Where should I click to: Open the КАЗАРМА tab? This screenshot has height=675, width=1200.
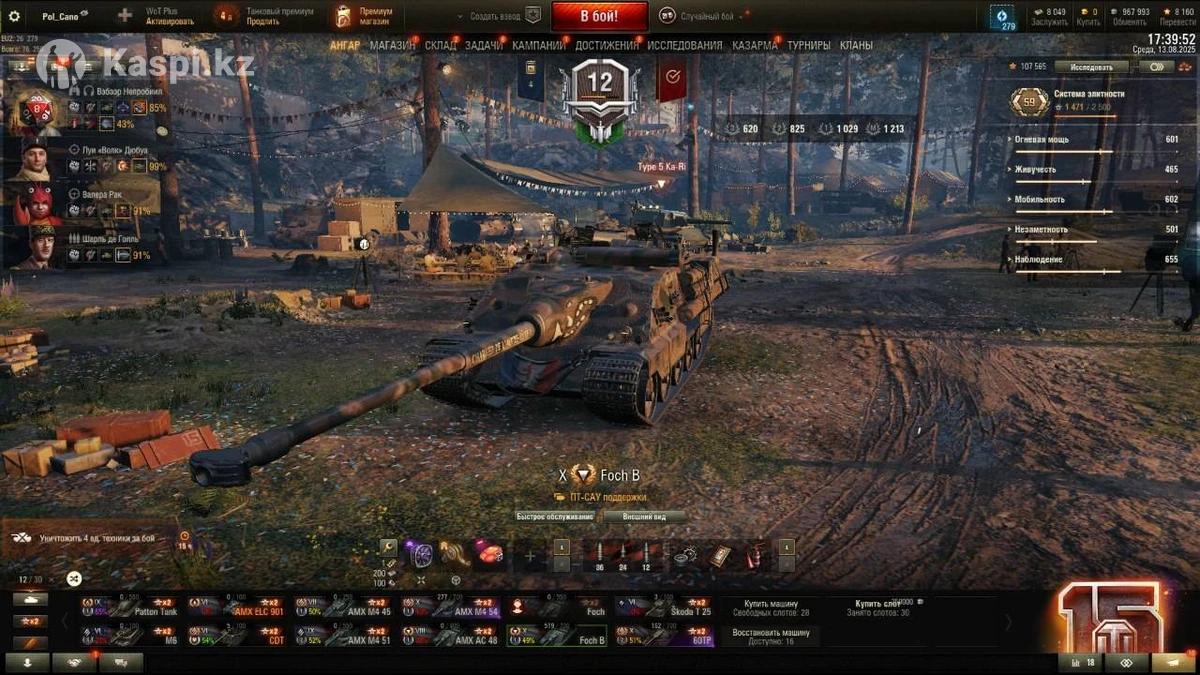point(754,45)
